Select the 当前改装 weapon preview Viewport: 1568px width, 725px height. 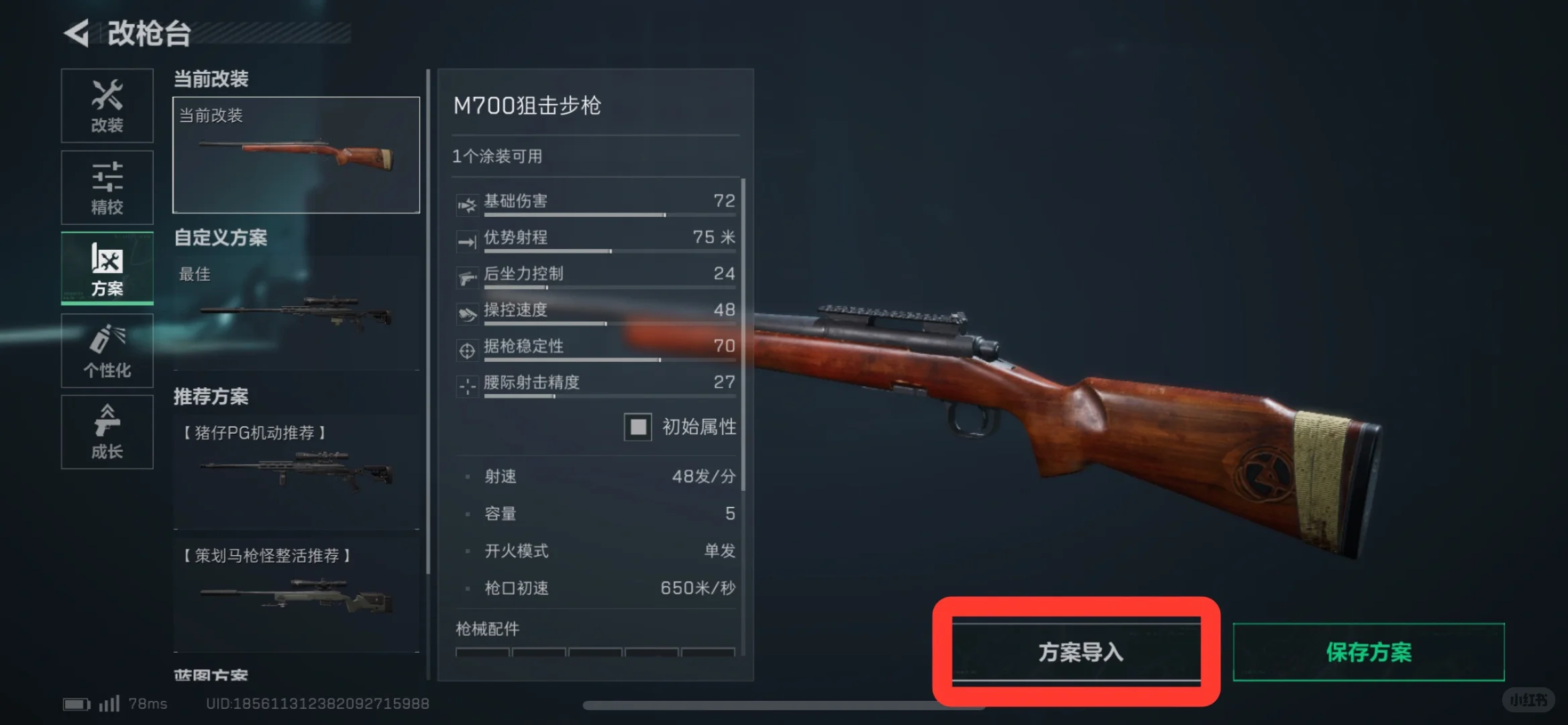[x=295, y=153]
